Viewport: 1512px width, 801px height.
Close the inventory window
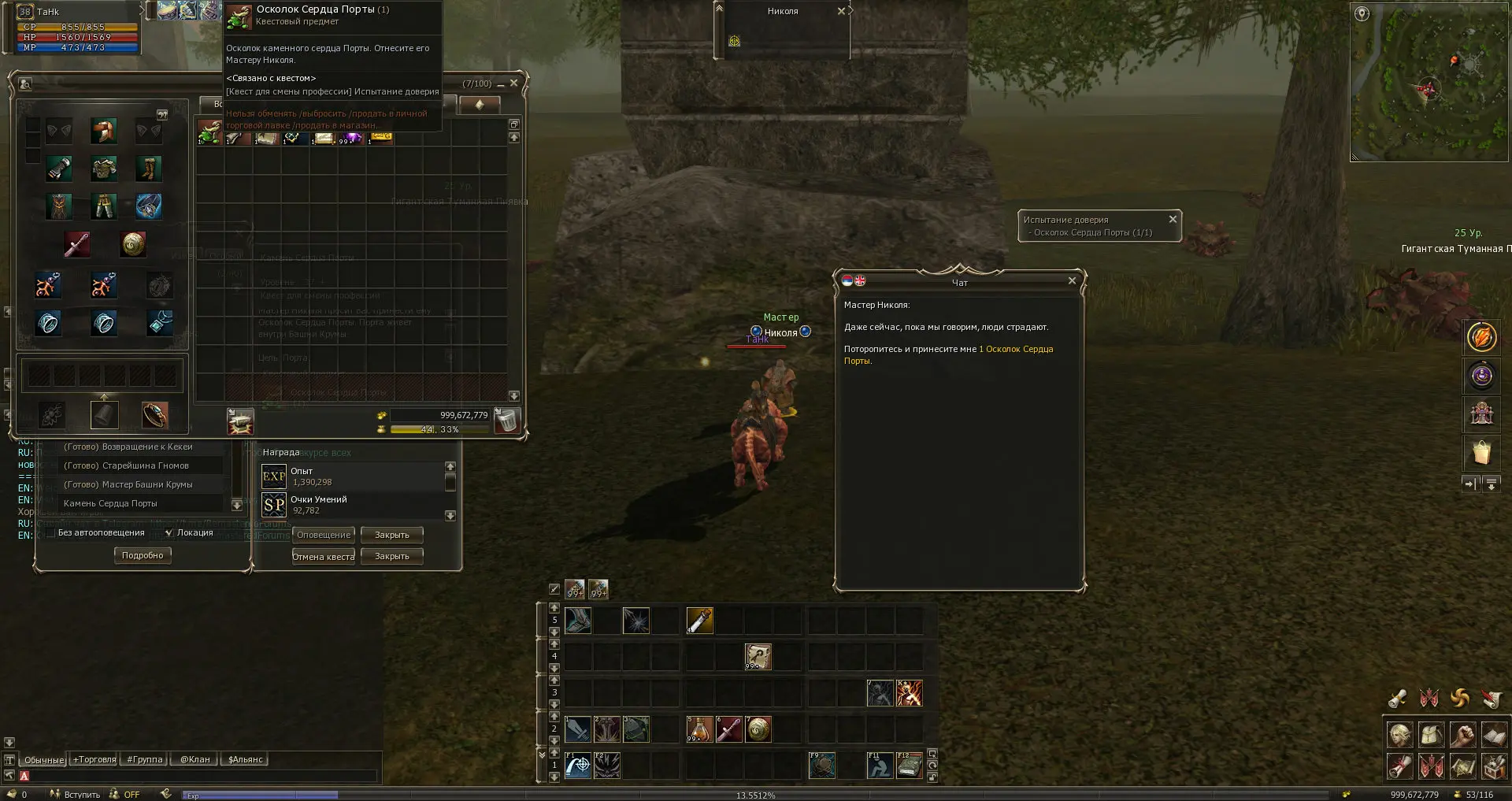[x=514, y=83]
